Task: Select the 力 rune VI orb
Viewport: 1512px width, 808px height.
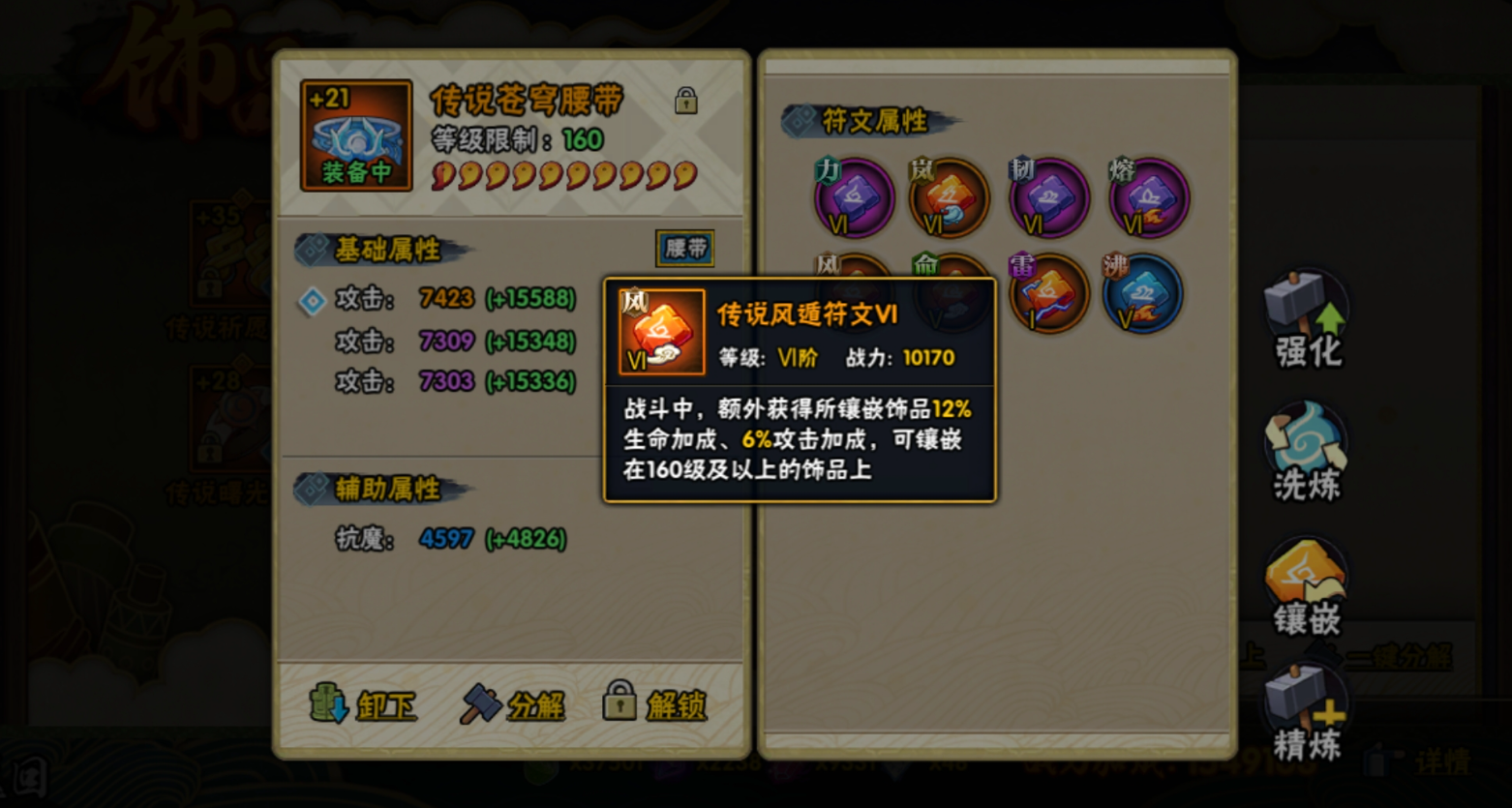Action: [x=853, y=198]
